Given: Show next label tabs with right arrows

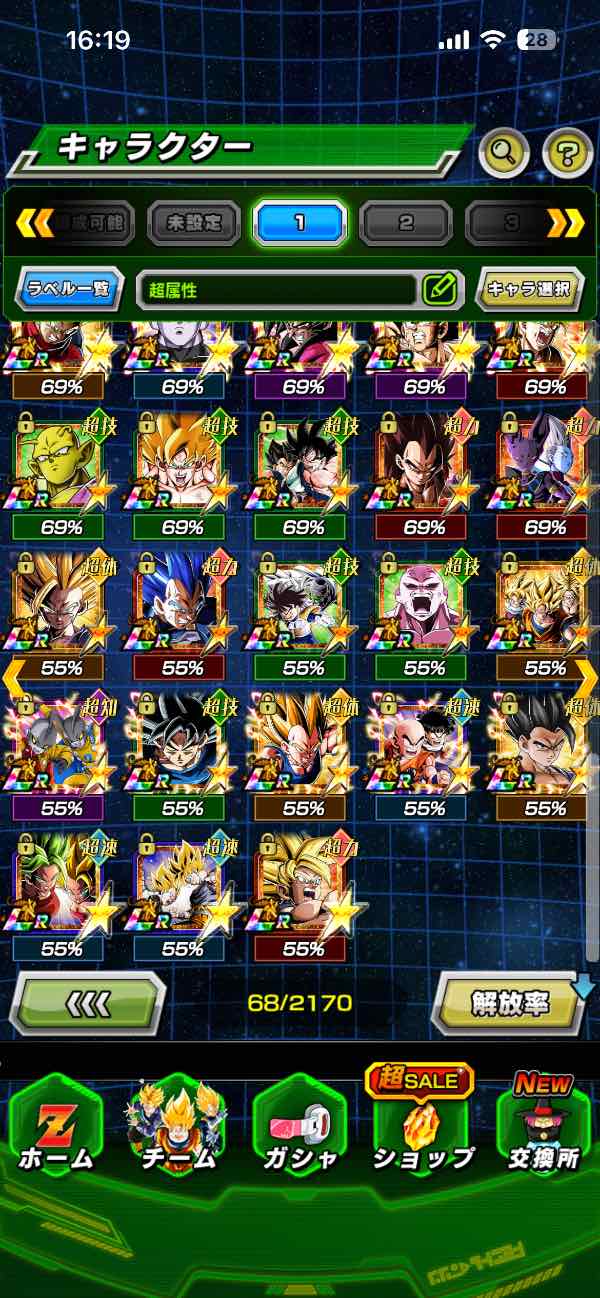Looking at the screenshot, I should pos(566,223).
